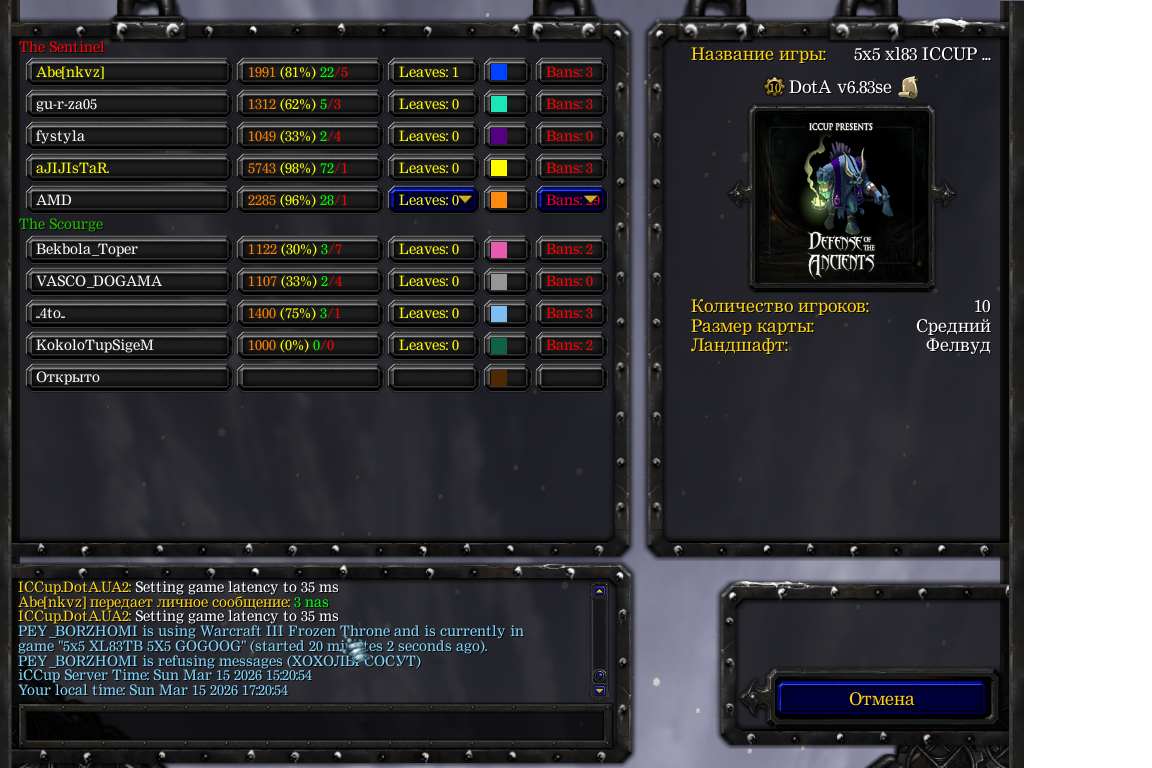The image size is (1152, 768).
Task: Select the KokoloTupSigeM player slot
Action: (128, 345)
